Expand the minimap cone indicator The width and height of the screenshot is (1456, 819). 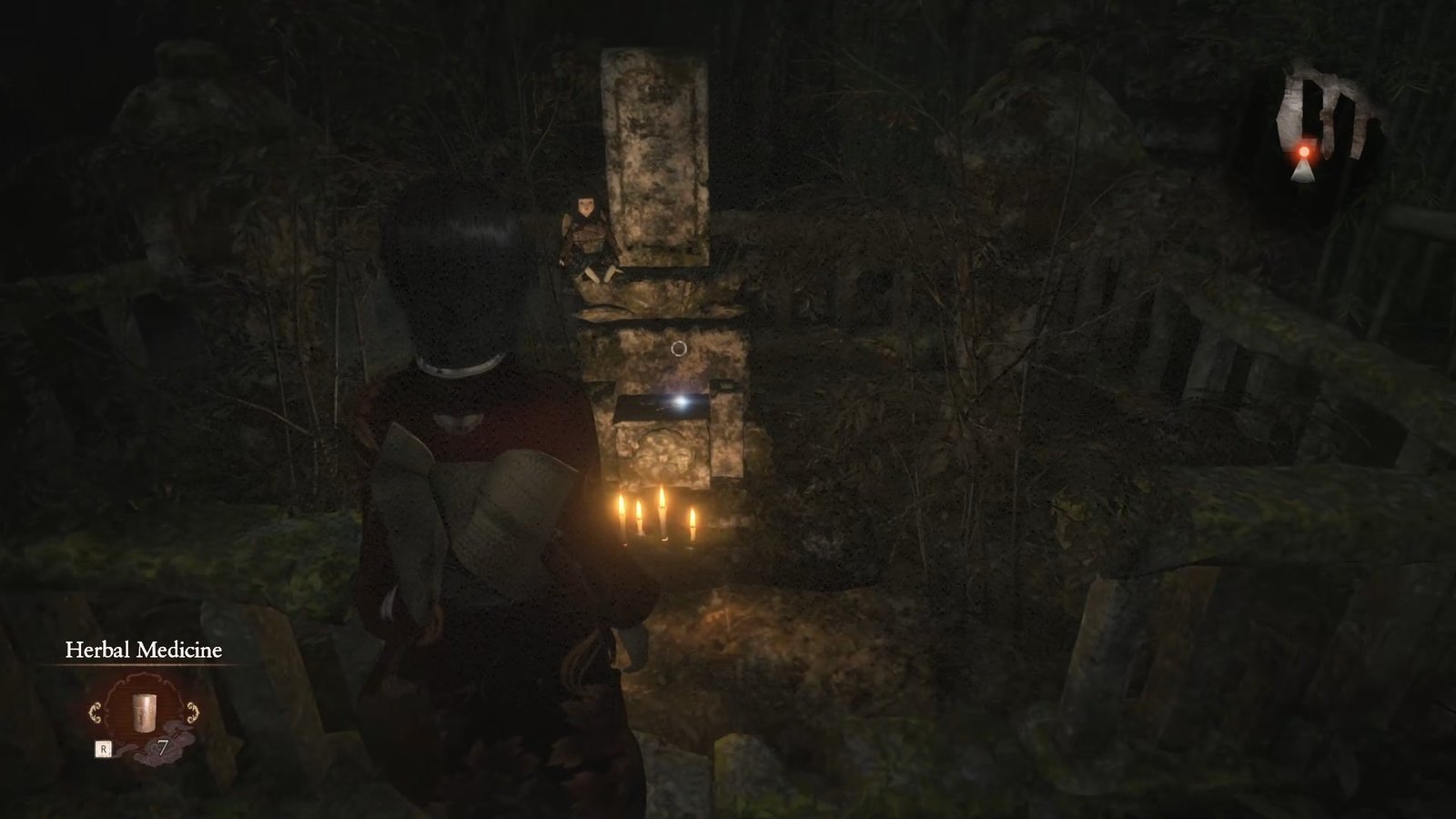[1303, 171]
